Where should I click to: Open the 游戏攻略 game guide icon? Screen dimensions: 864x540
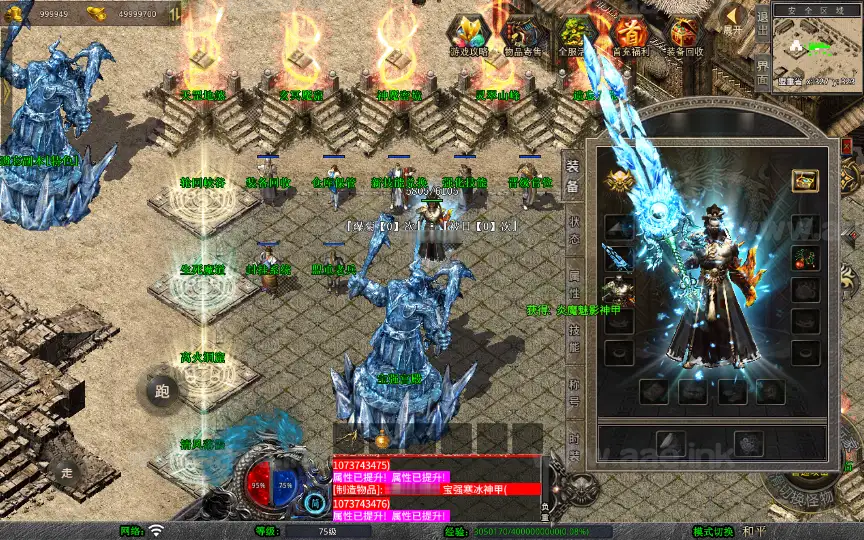click(468, 33)
